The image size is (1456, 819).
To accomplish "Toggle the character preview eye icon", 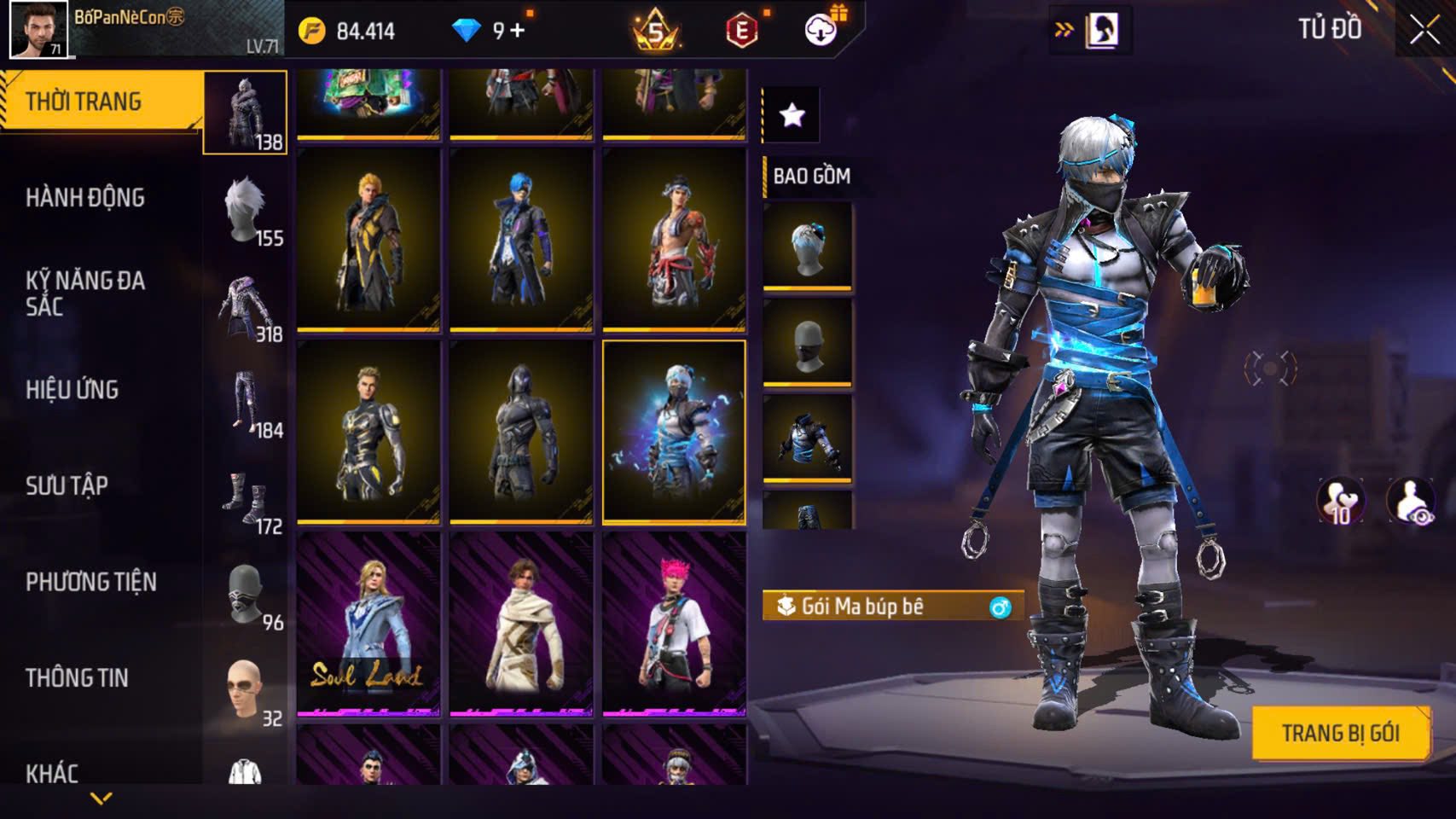I will pyautogui.click(x=1411, y=502).
